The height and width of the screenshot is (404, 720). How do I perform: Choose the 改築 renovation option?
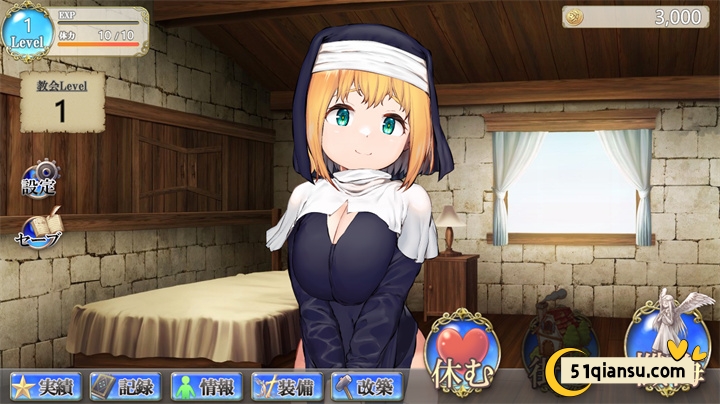tap(367, 385)
